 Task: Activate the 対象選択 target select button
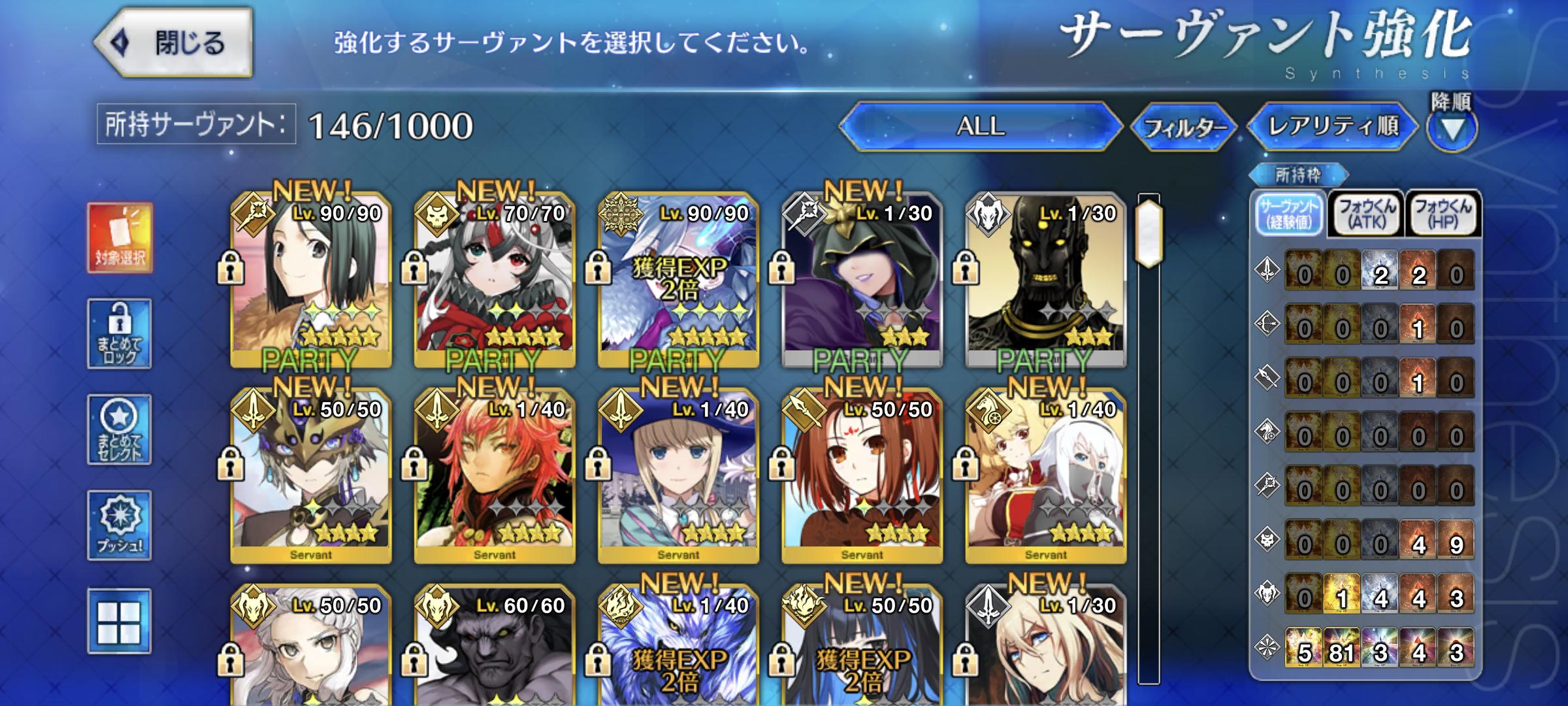(120, 238)
